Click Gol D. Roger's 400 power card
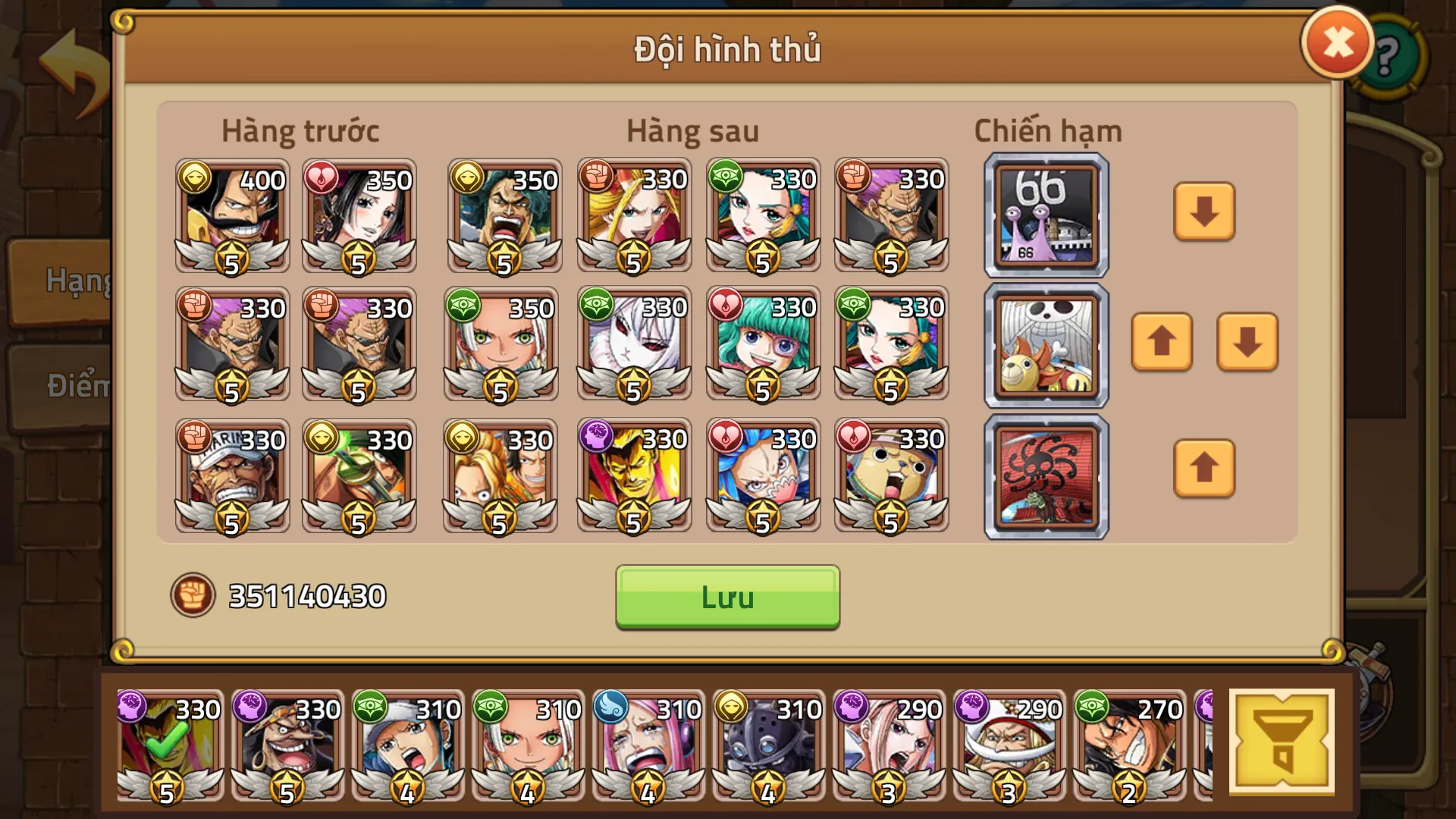The height and width of the screenshot is (819, 1456). click(x=231, y=220)
